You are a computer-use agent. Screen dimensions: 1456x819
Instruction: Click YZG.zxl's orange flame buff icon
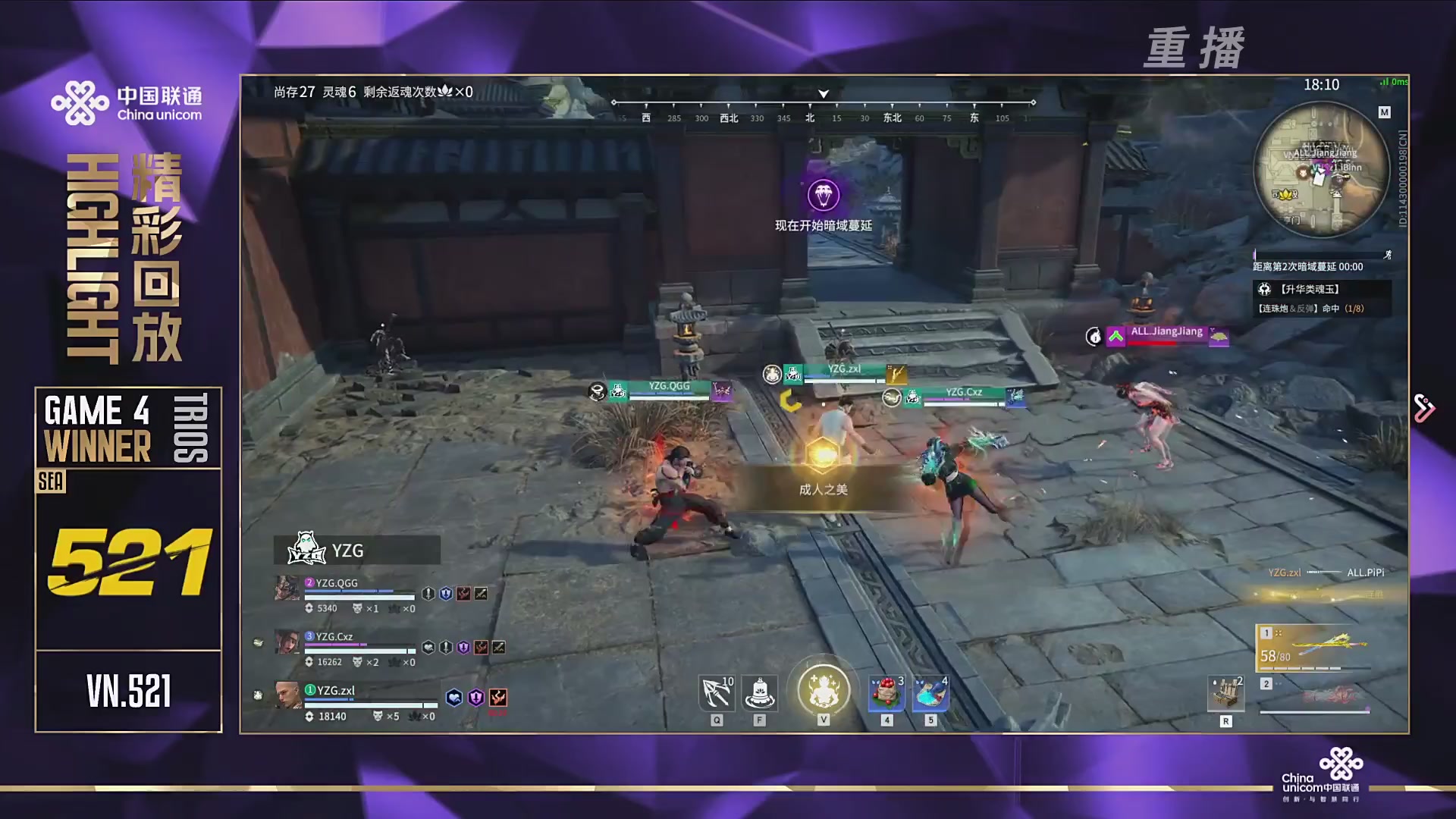(x=497, y=698)
